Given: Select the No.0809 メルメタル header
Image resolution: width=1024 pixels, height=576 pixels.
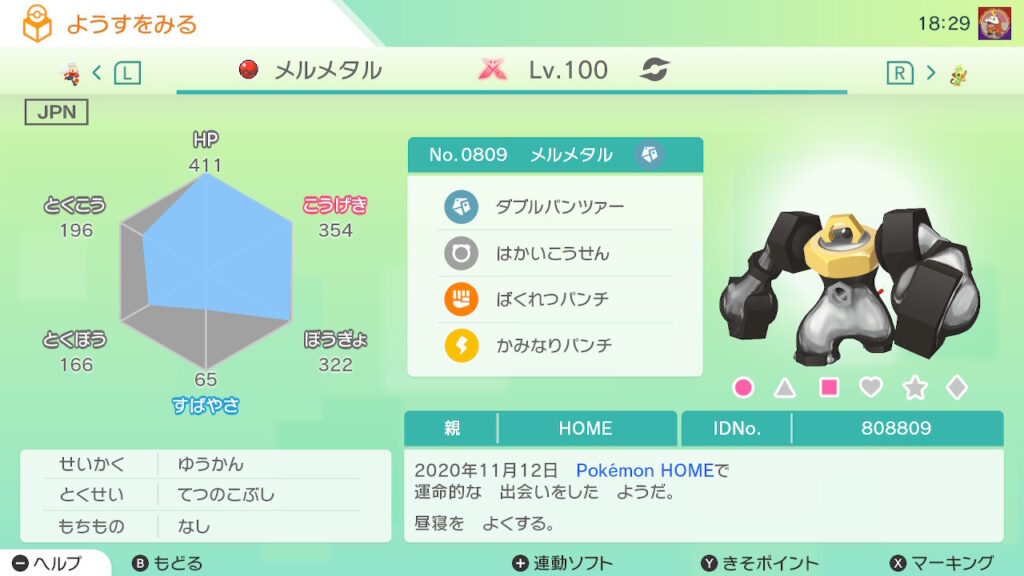Looking at the screenshot, I should point(555,155).
